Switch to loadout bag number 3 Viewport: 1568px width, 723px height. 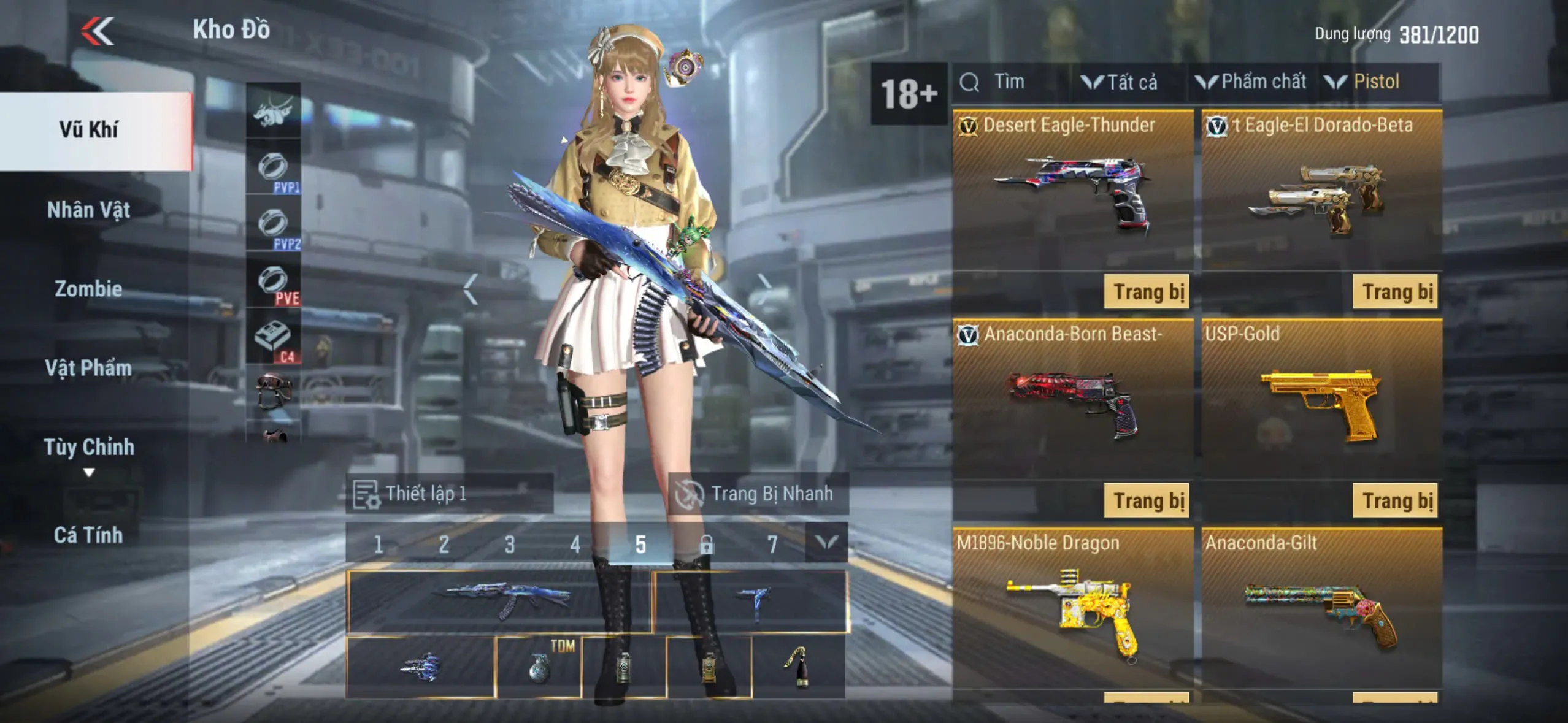tap(509, 545)
